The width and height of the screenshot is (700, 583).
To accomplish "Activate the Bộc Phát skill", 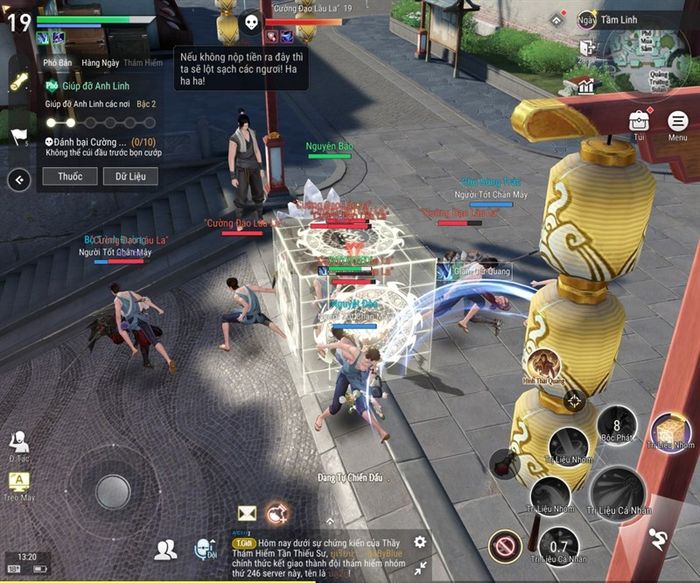I will pos(617,428).
